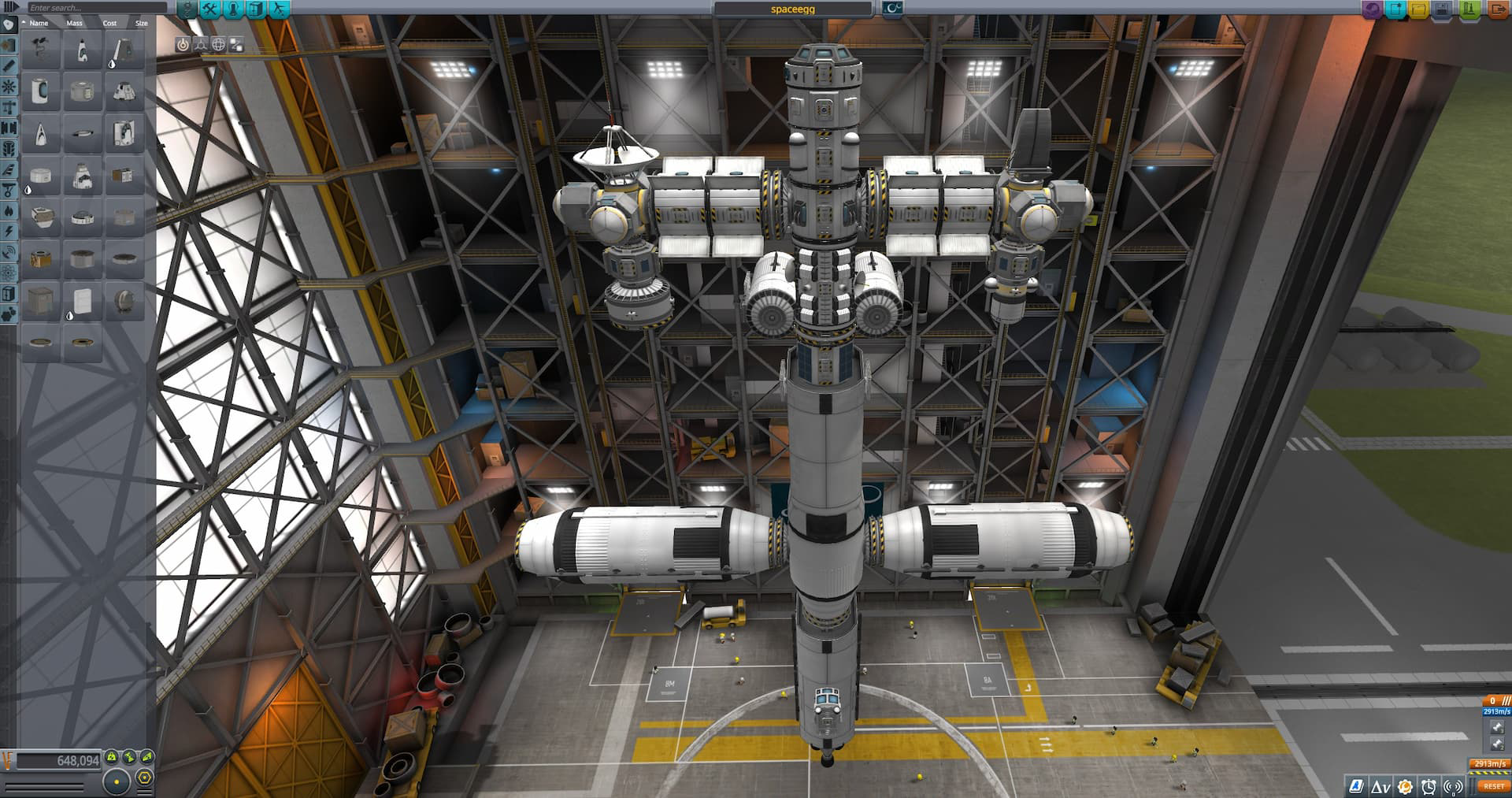The width and height of the screenshot is (1512, 798).
Task: Select the Rotate gizmo tool
Action: coord(201,45)
